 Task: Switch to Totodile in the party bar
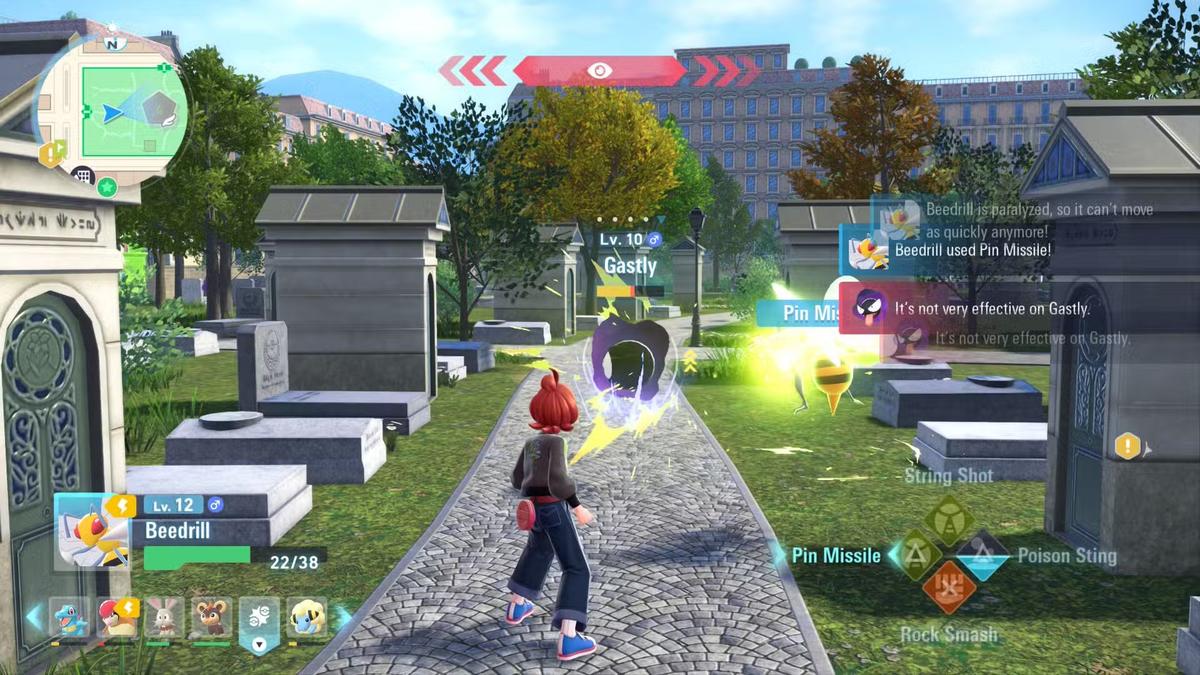(69, 618)
